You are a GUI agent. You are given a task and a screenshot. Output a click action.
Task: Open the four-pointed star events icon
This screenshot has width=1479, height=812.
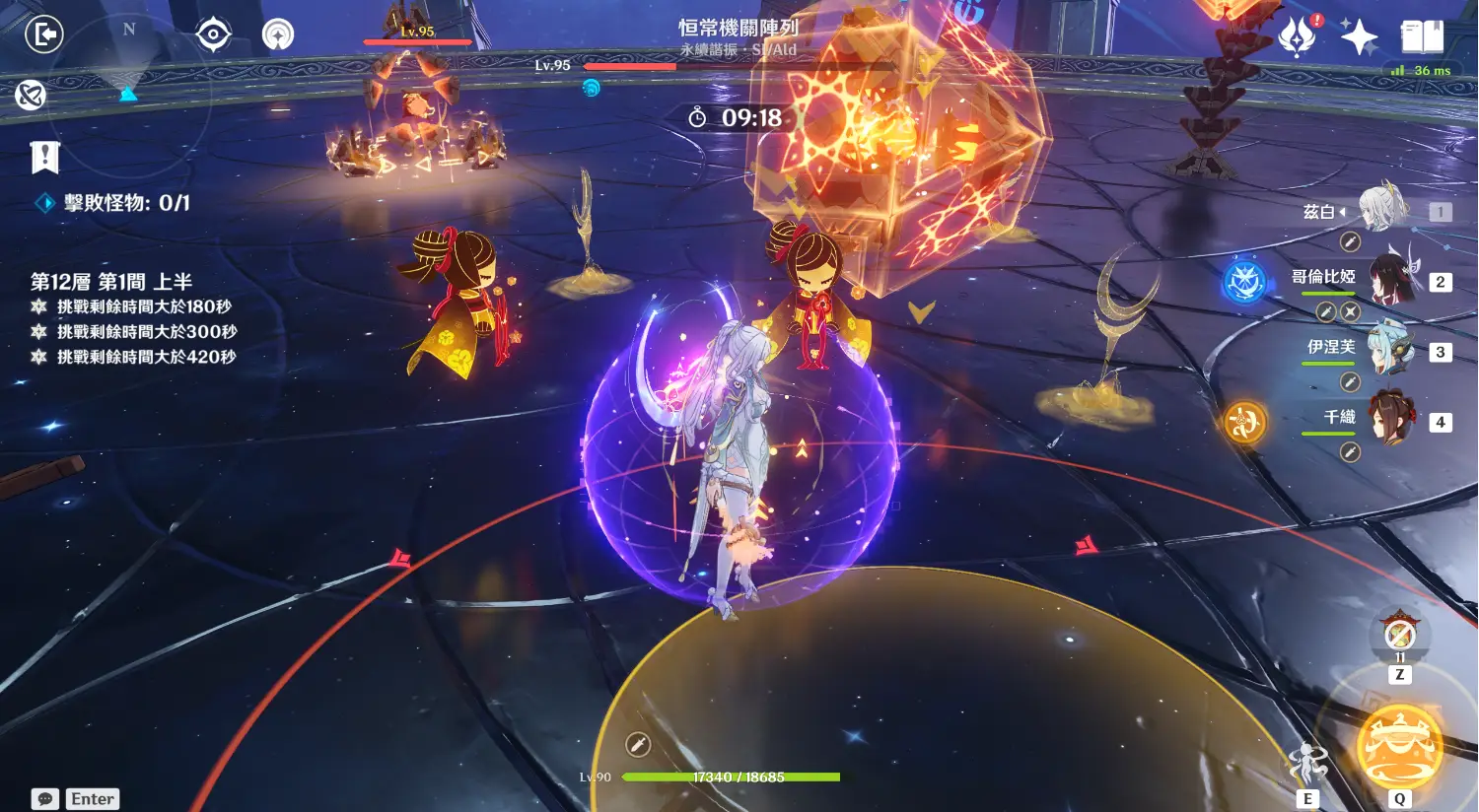pos(1359,37)
